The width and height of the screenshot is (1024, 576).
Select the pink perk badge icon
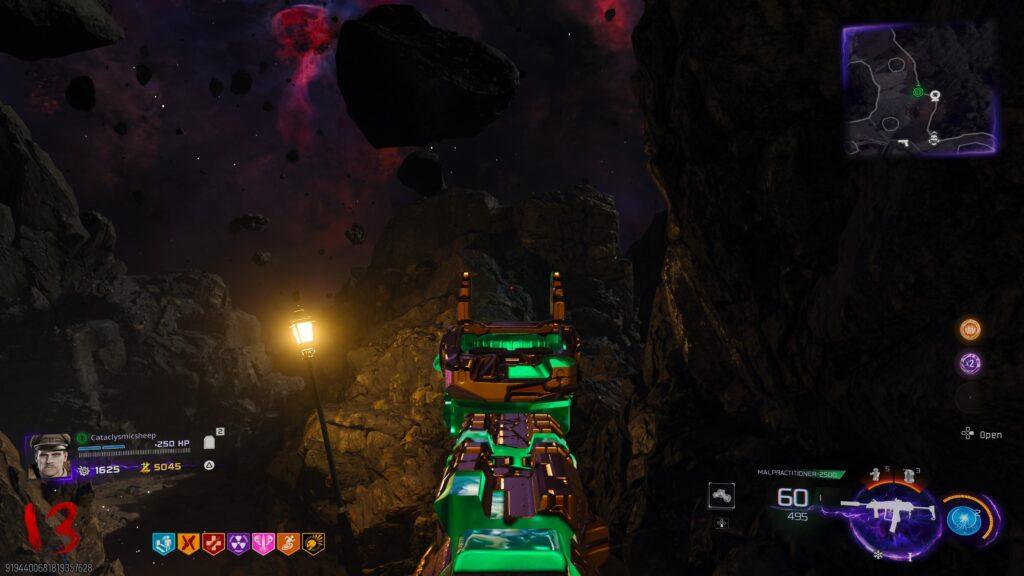pos(263,543)
